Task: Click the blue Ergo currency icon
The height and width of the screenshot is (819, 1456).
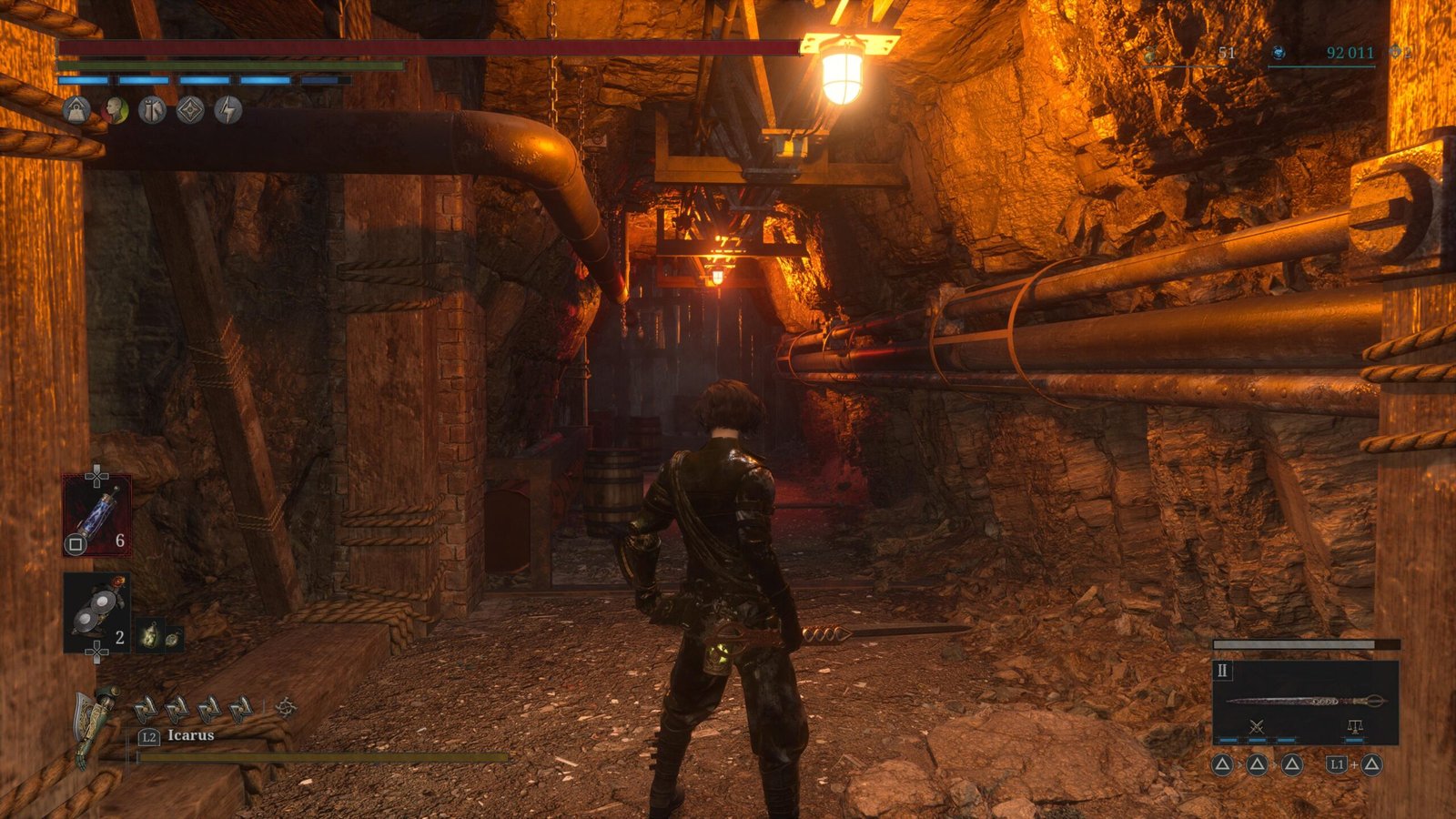Action: click(x=1279, y=54)
